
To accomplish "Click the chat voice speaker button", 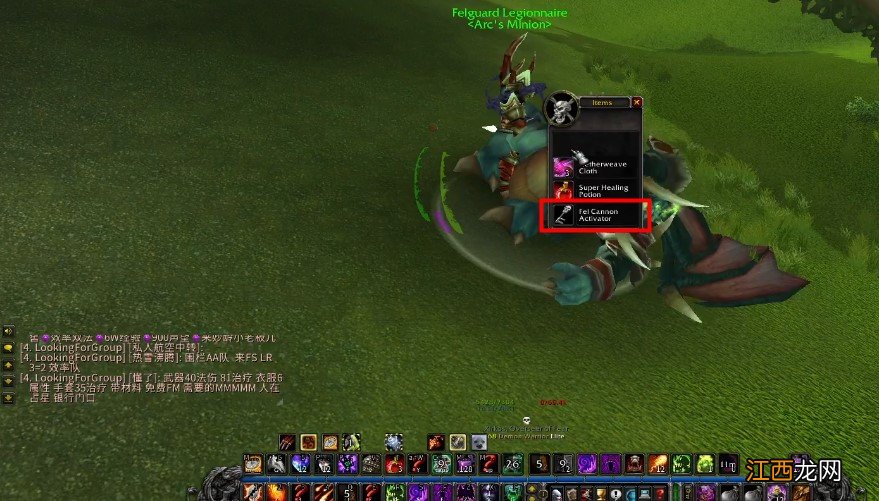I will click(x=8, y=331).
